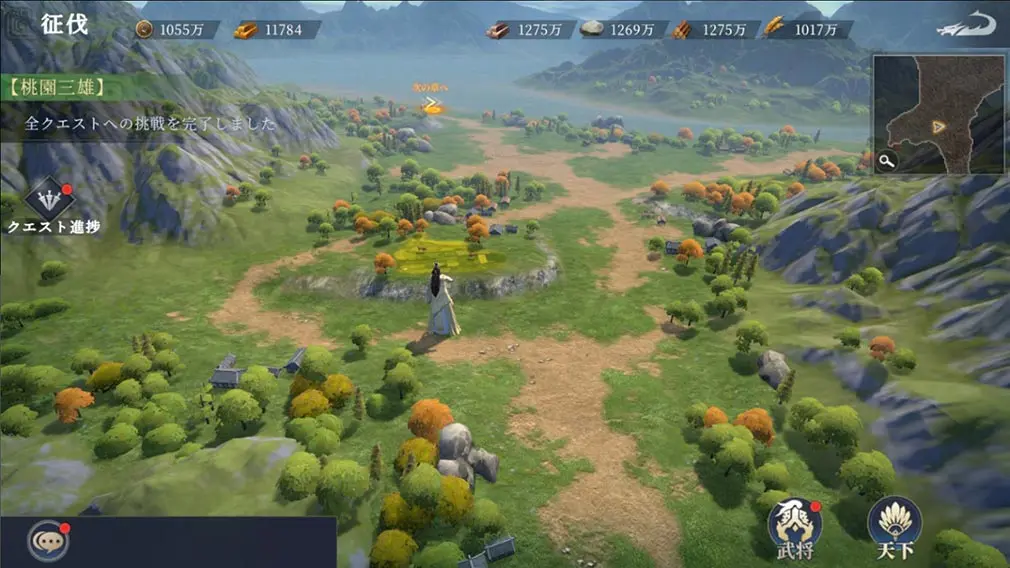The width and height of the screenshot is (1010, 568).
Task: Tap the yellow arrow destination marker
Action: [431, 102]
